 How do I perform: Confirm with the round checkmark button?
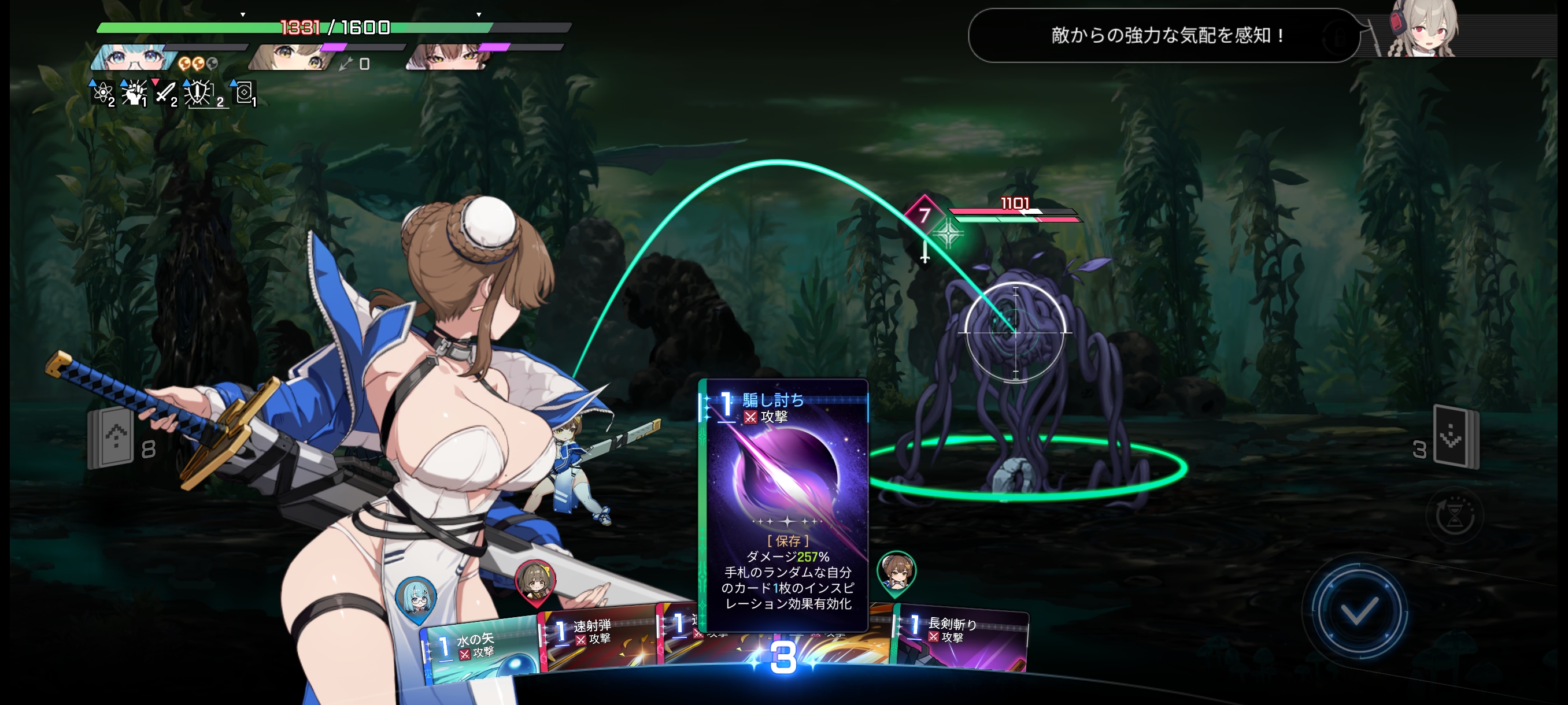pos(1359,610)
